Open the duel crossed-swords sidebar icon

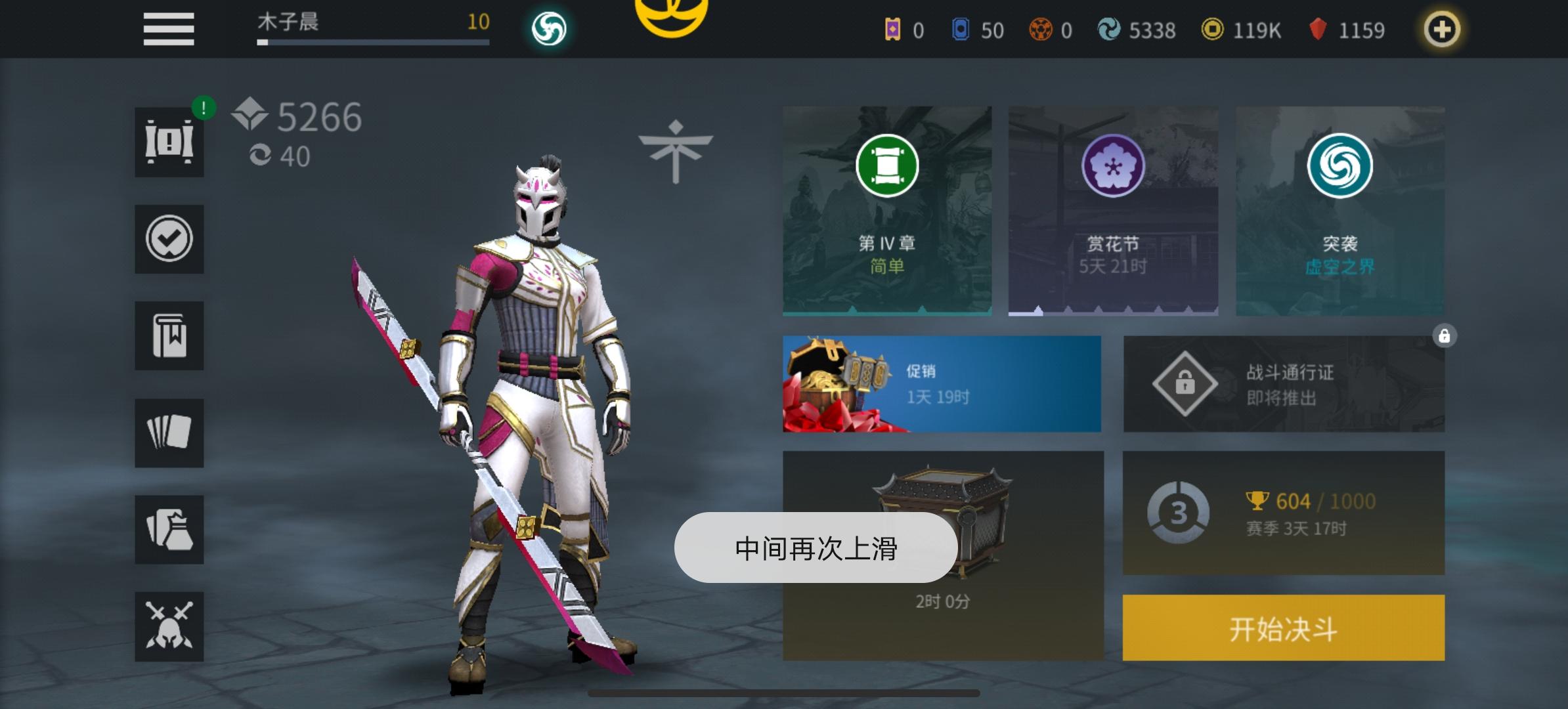tap(169, 626)
